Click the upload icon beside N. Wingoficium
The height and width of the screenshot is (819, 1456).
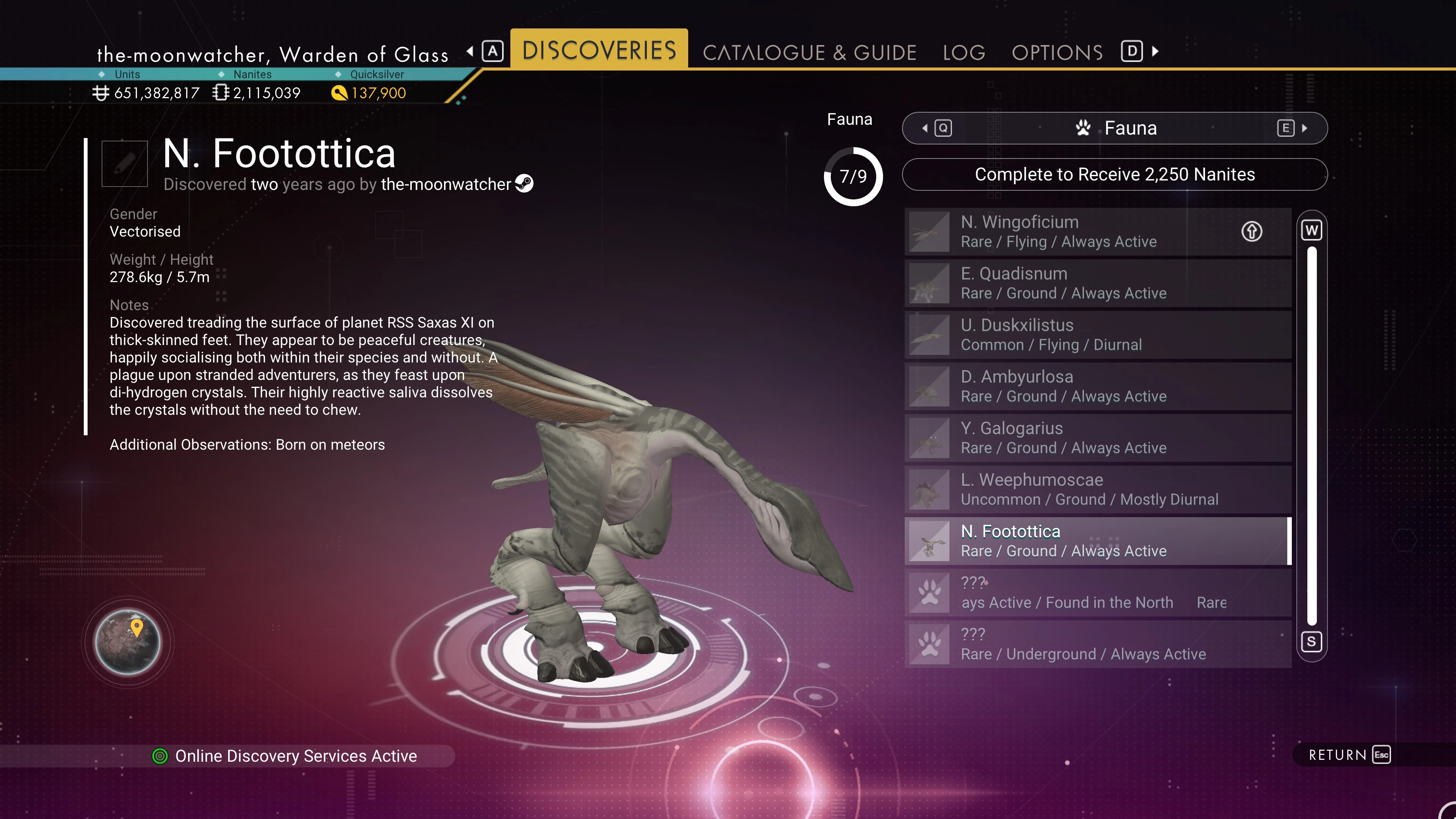1251,231
